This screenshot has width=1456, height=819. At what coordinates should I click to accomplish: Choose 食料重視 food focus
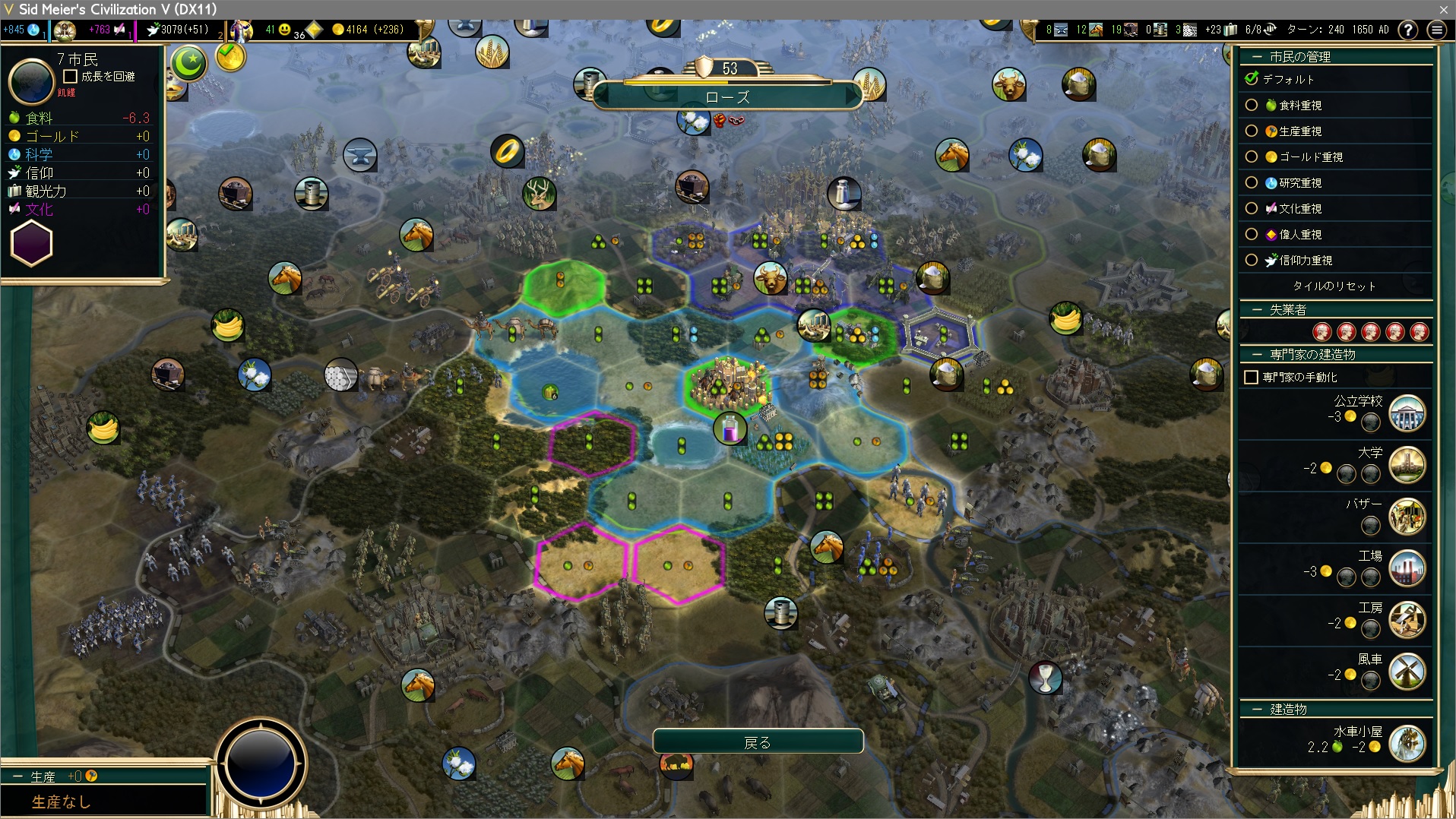pos(1252,106)
